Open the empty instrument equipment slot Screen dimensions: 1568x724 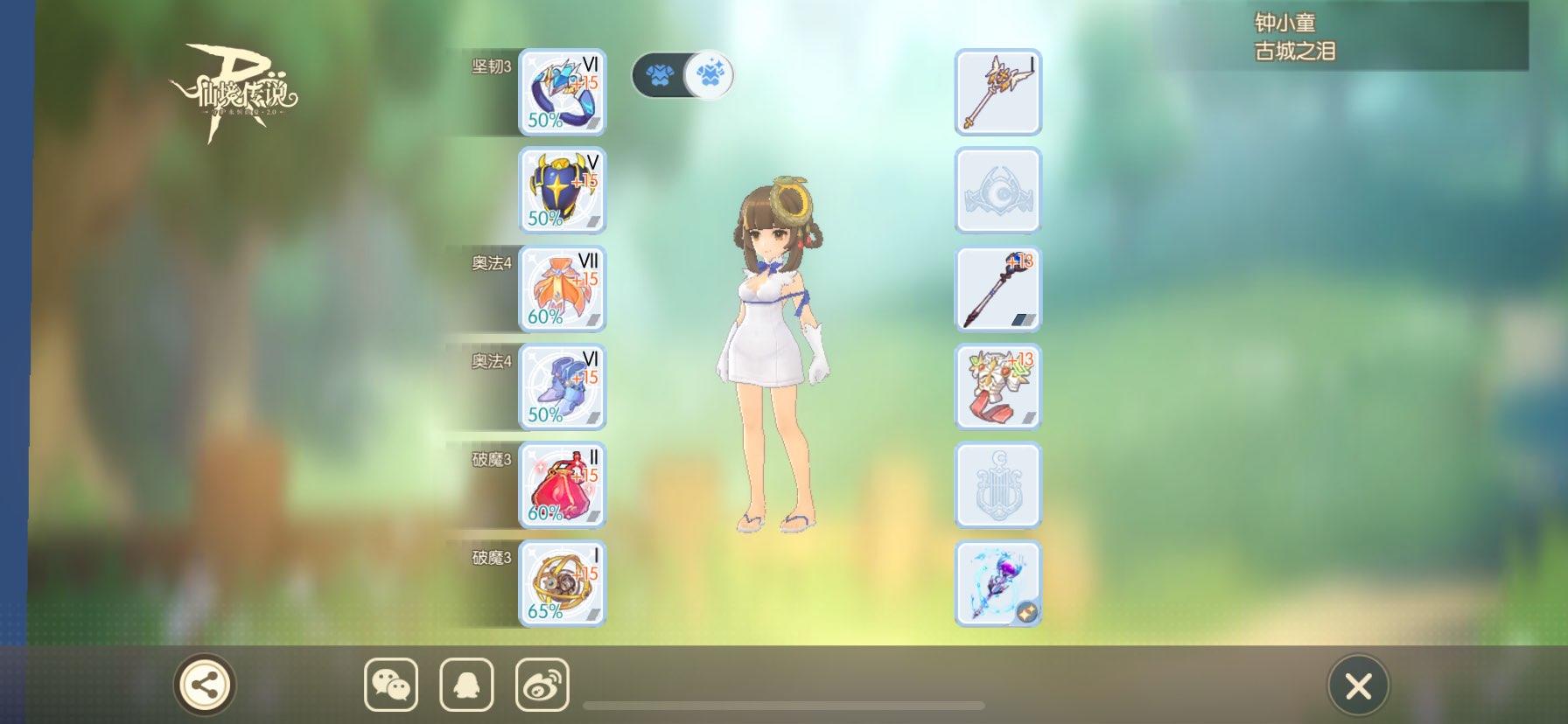[x=997, y=486]
